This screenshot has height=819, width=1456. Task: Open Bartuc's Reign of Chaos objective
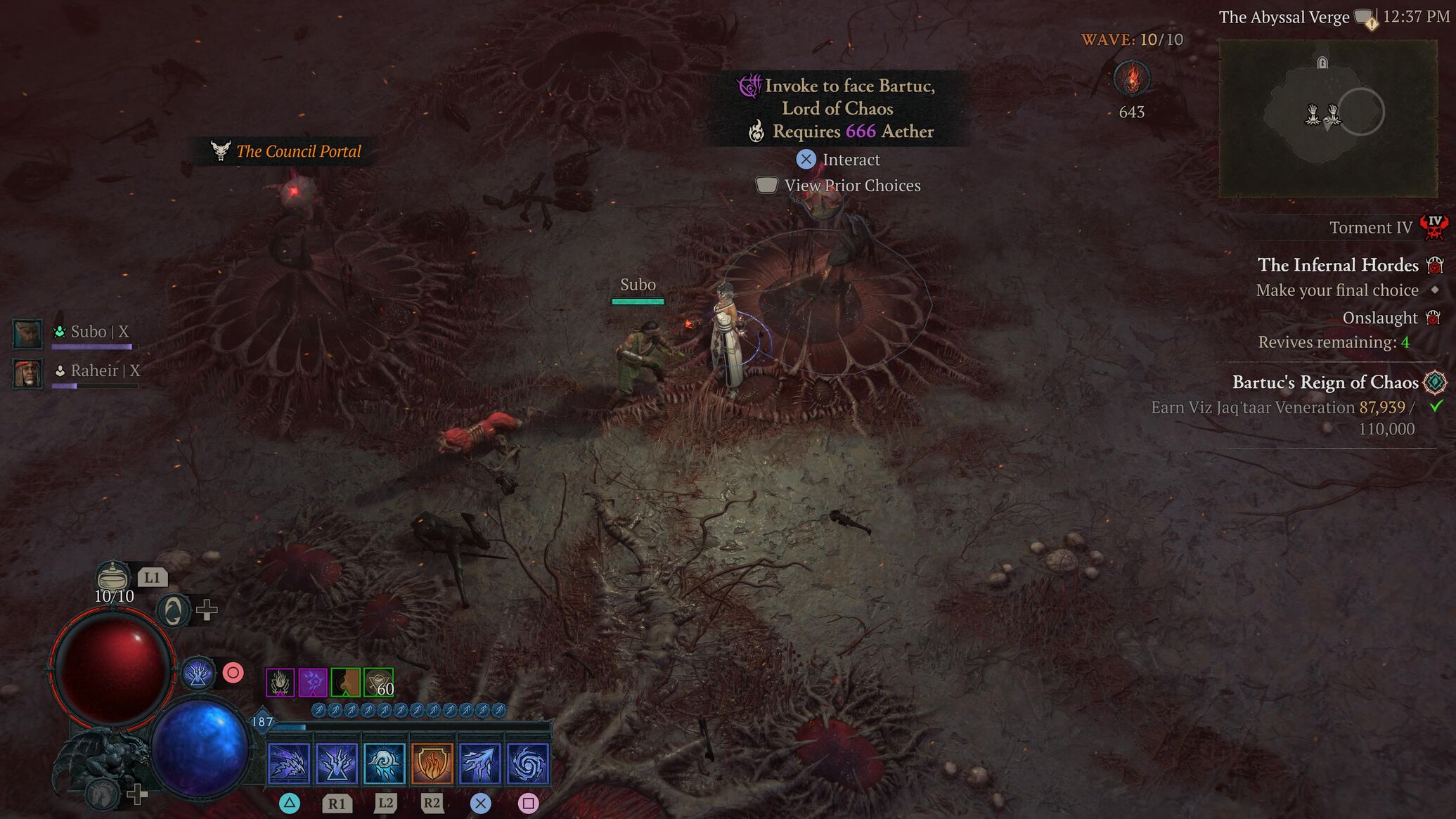click(x=1325, y=382)
